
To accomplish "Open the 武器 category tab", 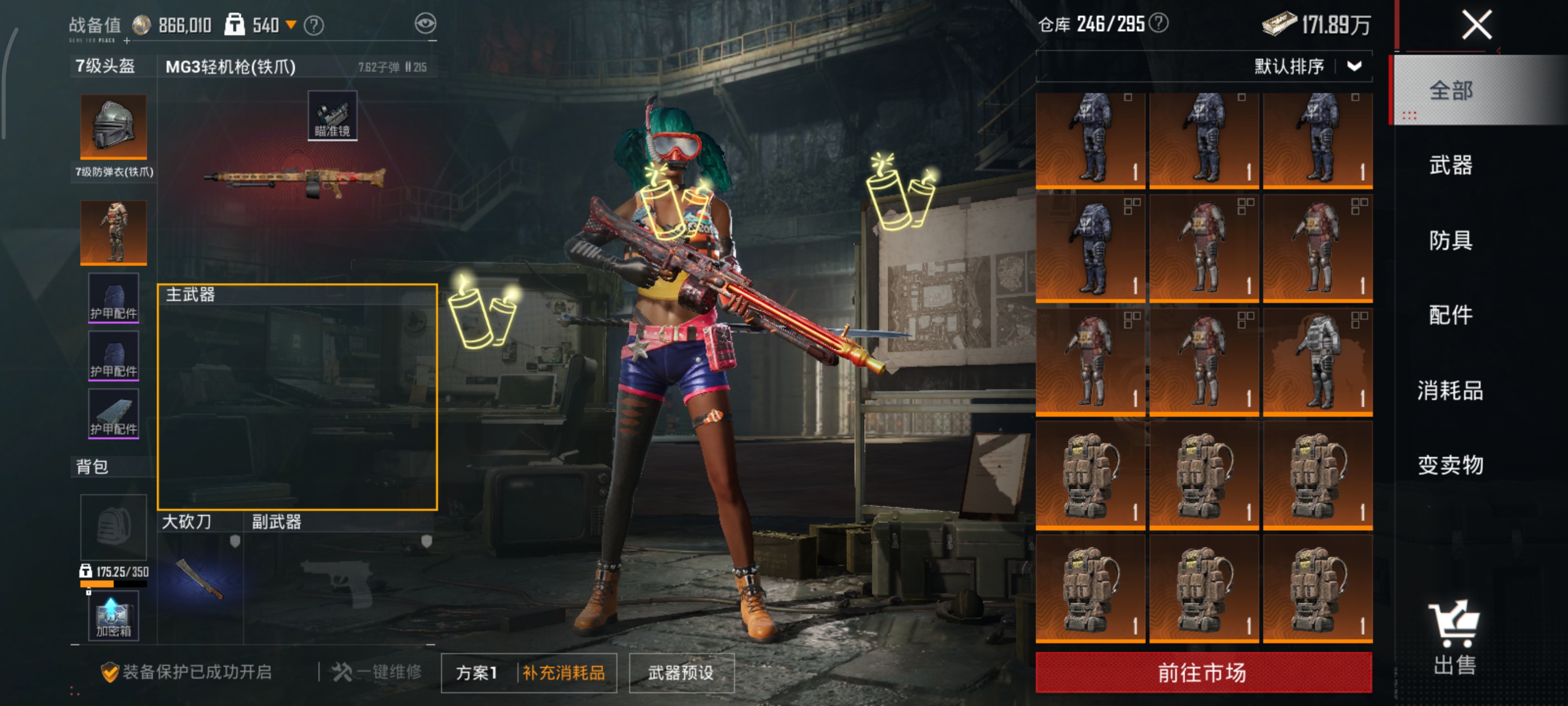I will (1450, 165).
